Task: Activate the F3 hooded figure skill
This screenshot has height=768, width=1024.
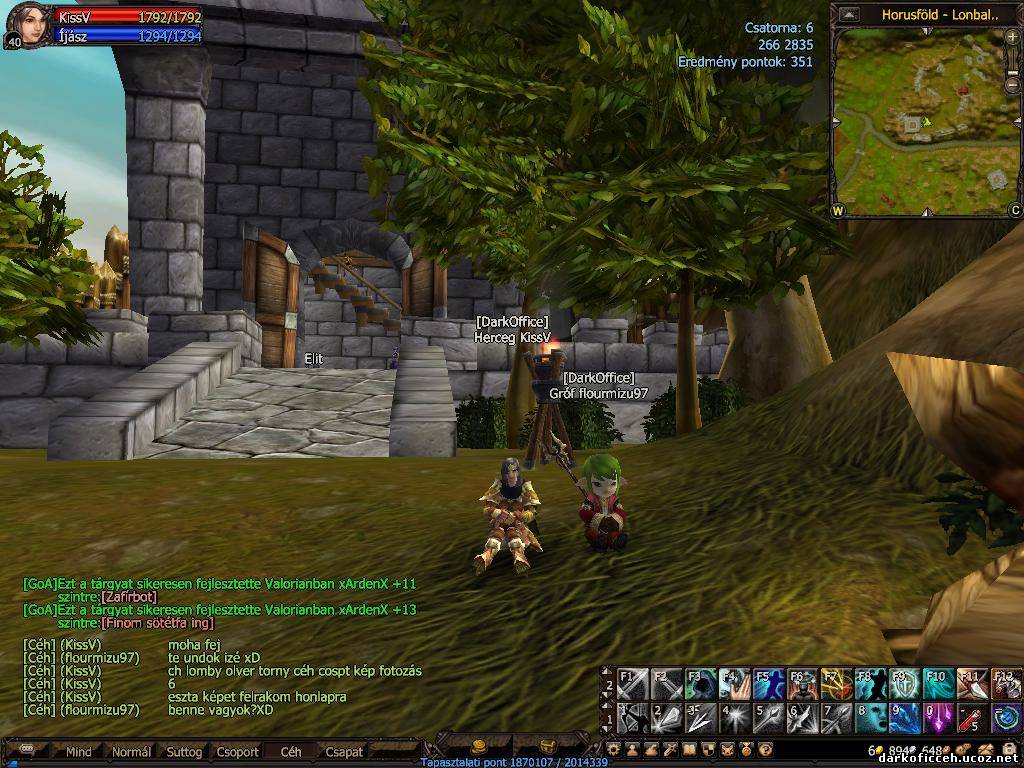Action: click(x=702, y=685)
